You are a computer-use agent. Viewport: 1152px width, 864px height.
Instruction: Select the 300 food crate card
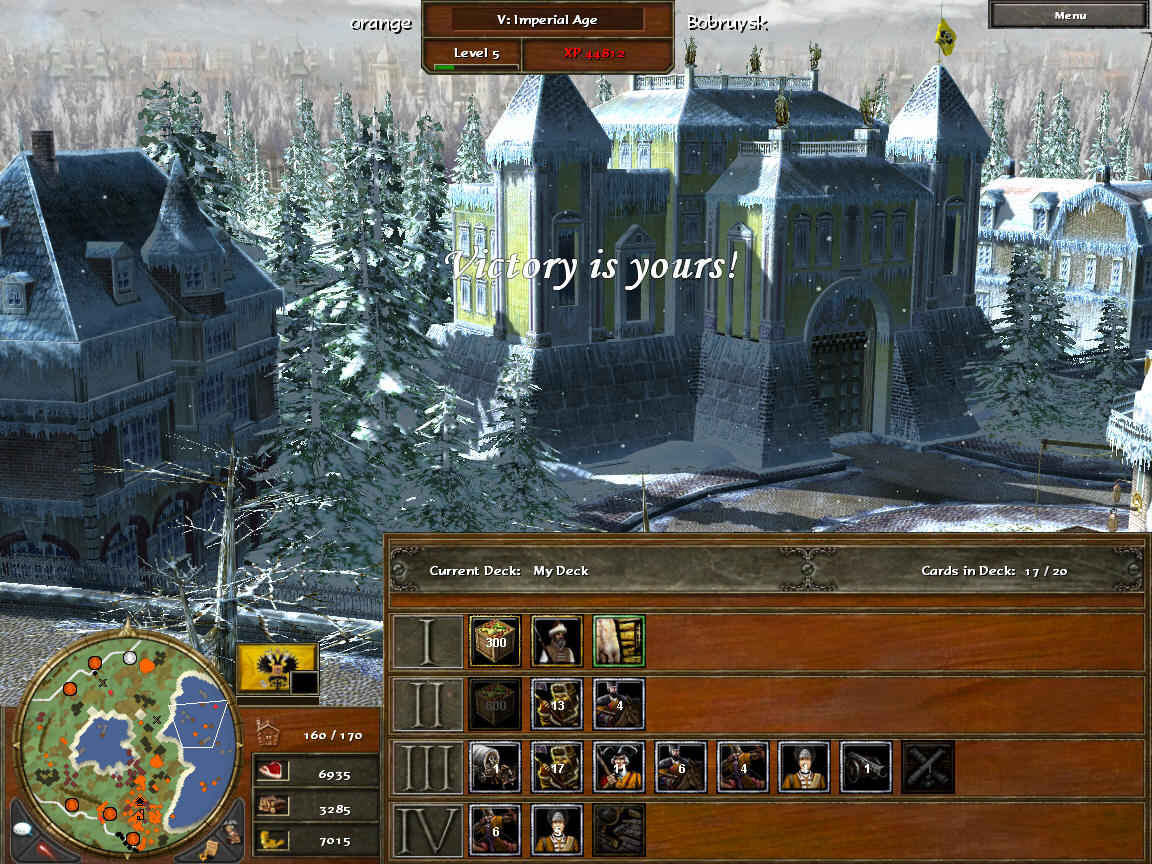(495, 641)
